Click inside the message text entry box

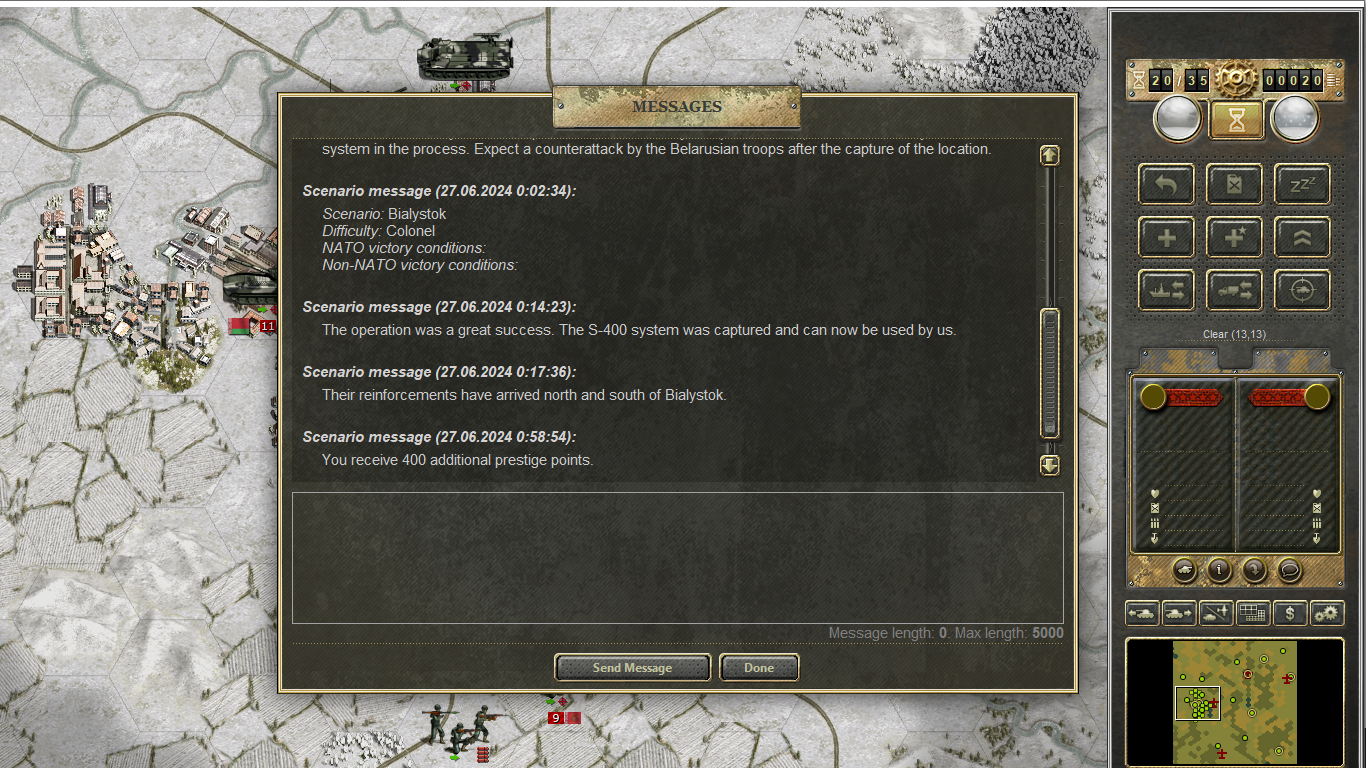(677, 557)
